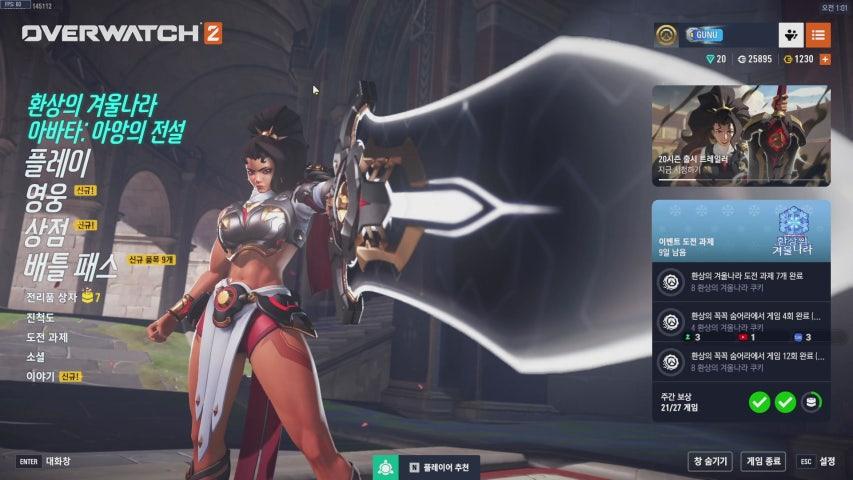Go to the 배틀 패스 (Battle Pass)

[72, 265]
